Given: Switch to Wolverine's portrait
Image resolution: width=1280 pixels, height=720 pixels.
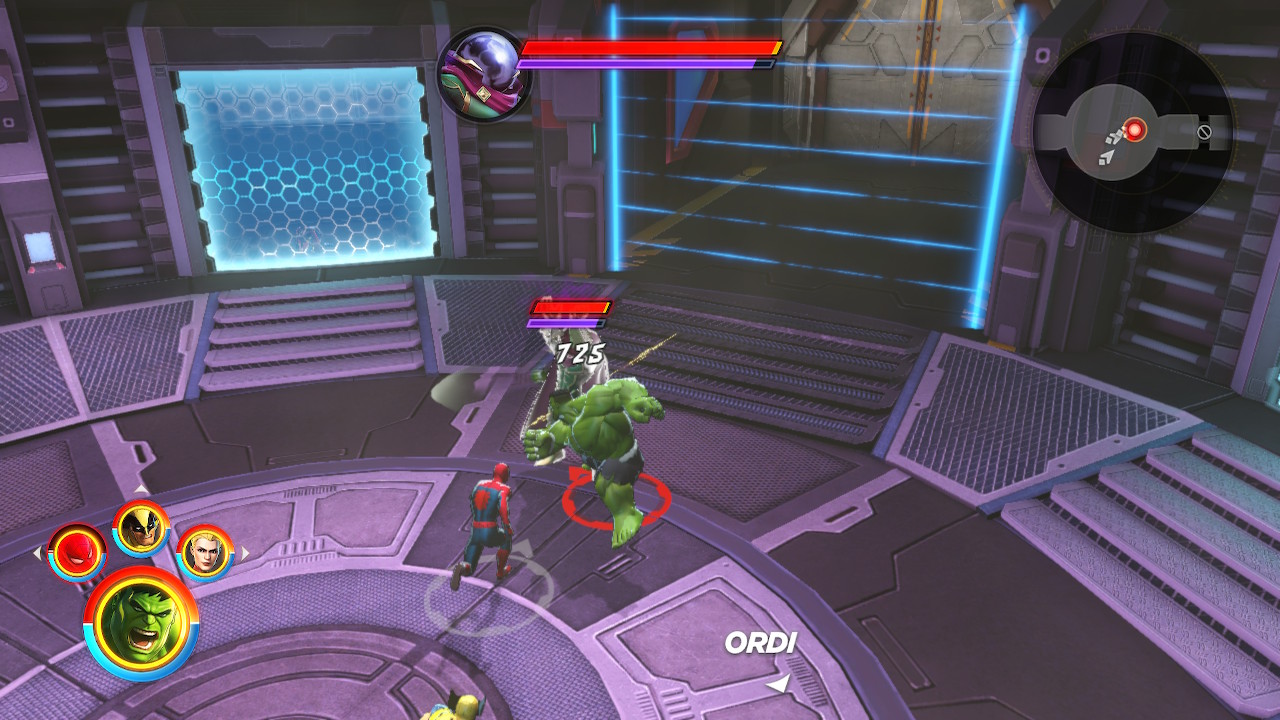Looking at the screenshot, I should coord(141,527).
